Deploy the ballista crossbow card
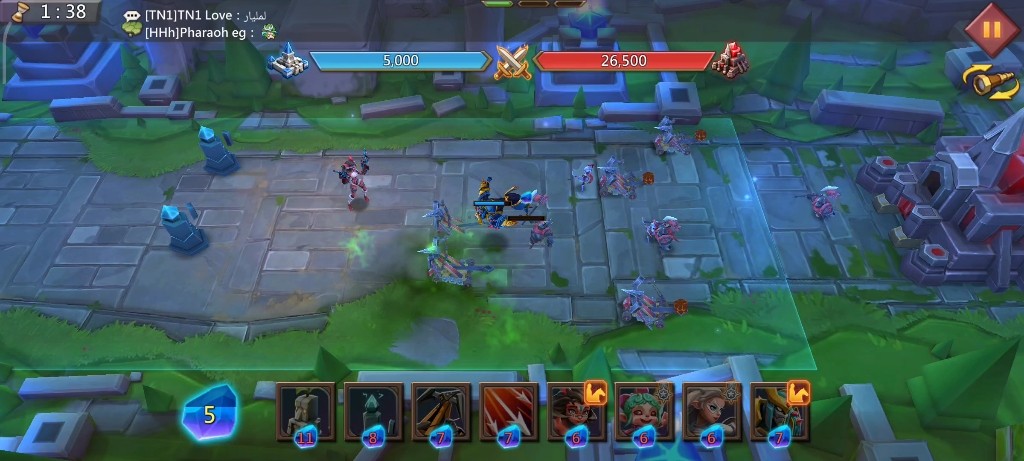Image resolution: width=1024 pixels, height=461 pixels. (x=441, y=410)
